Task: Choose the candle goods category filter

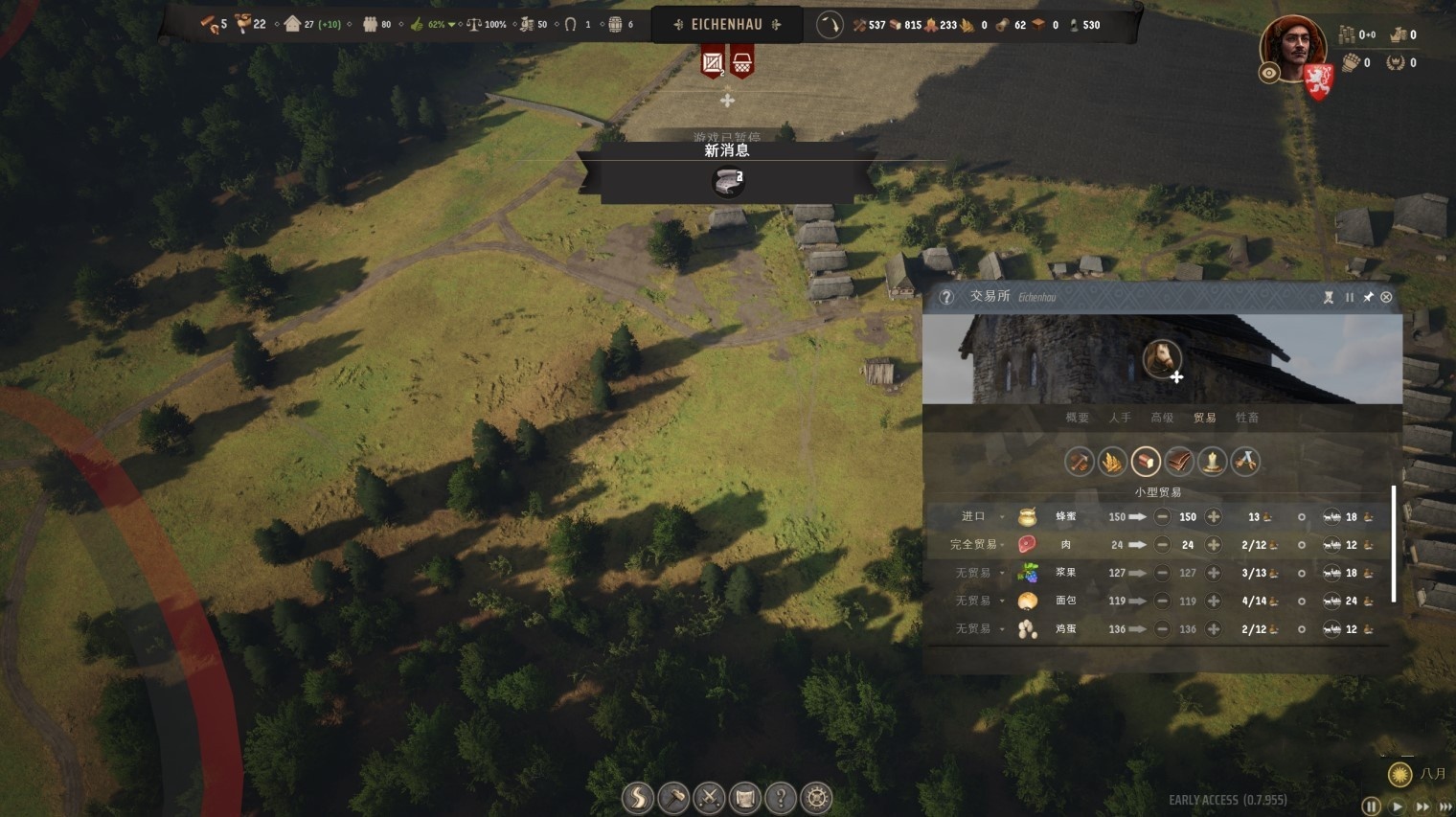Action: (1212, 462)
